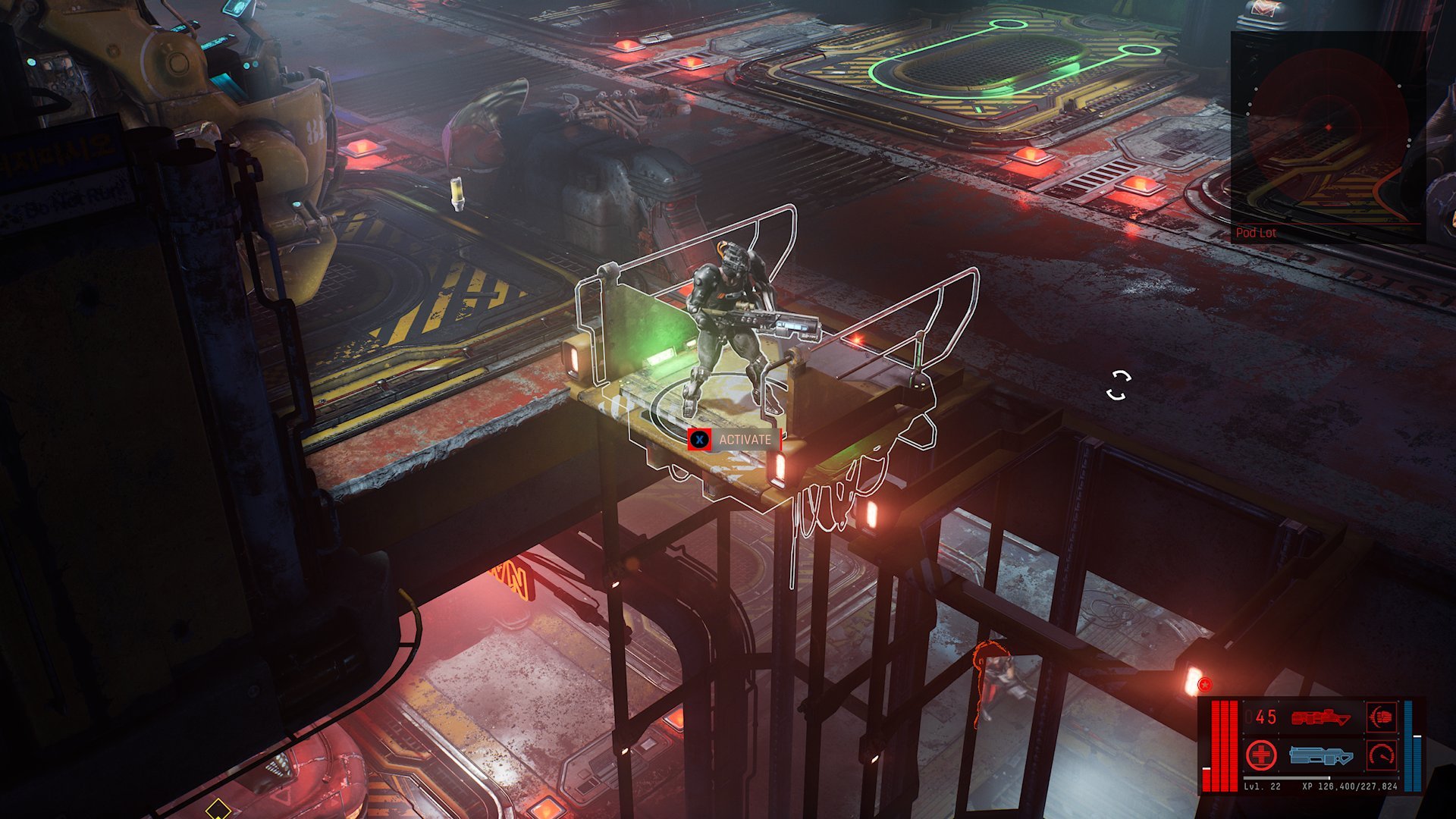Screen dimensions: 1456x819
Task: Click the Lvl. 22 level indicator
Action: [x=1261, y=786]
